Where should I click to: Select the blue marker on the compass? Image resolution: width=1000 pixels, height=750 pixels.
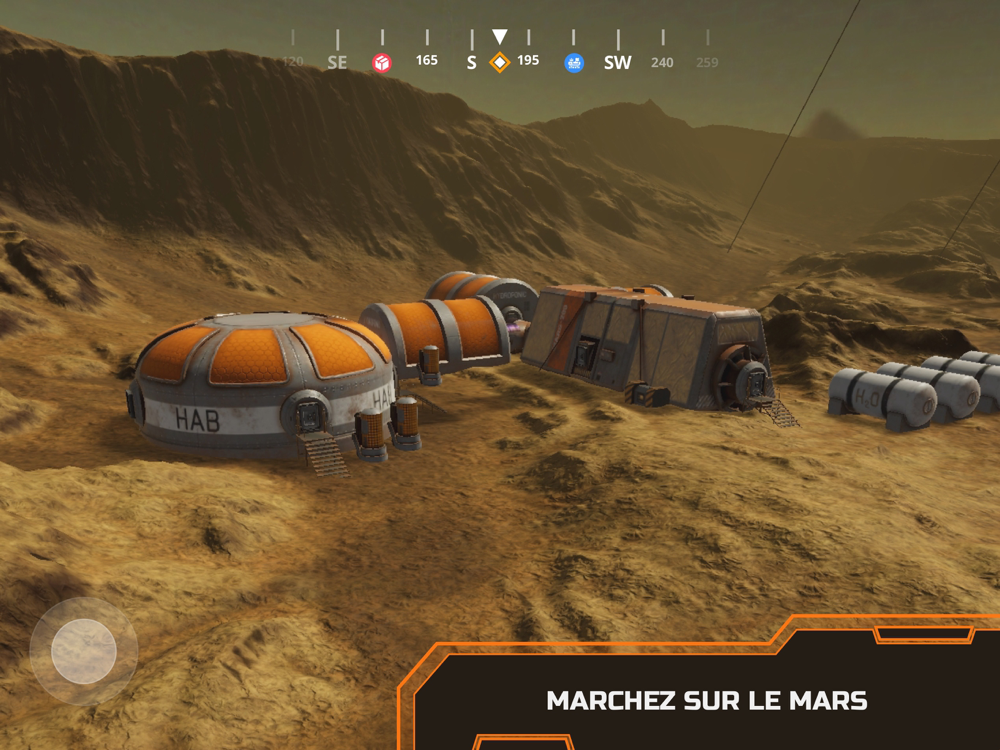click(x=574, y=63)
